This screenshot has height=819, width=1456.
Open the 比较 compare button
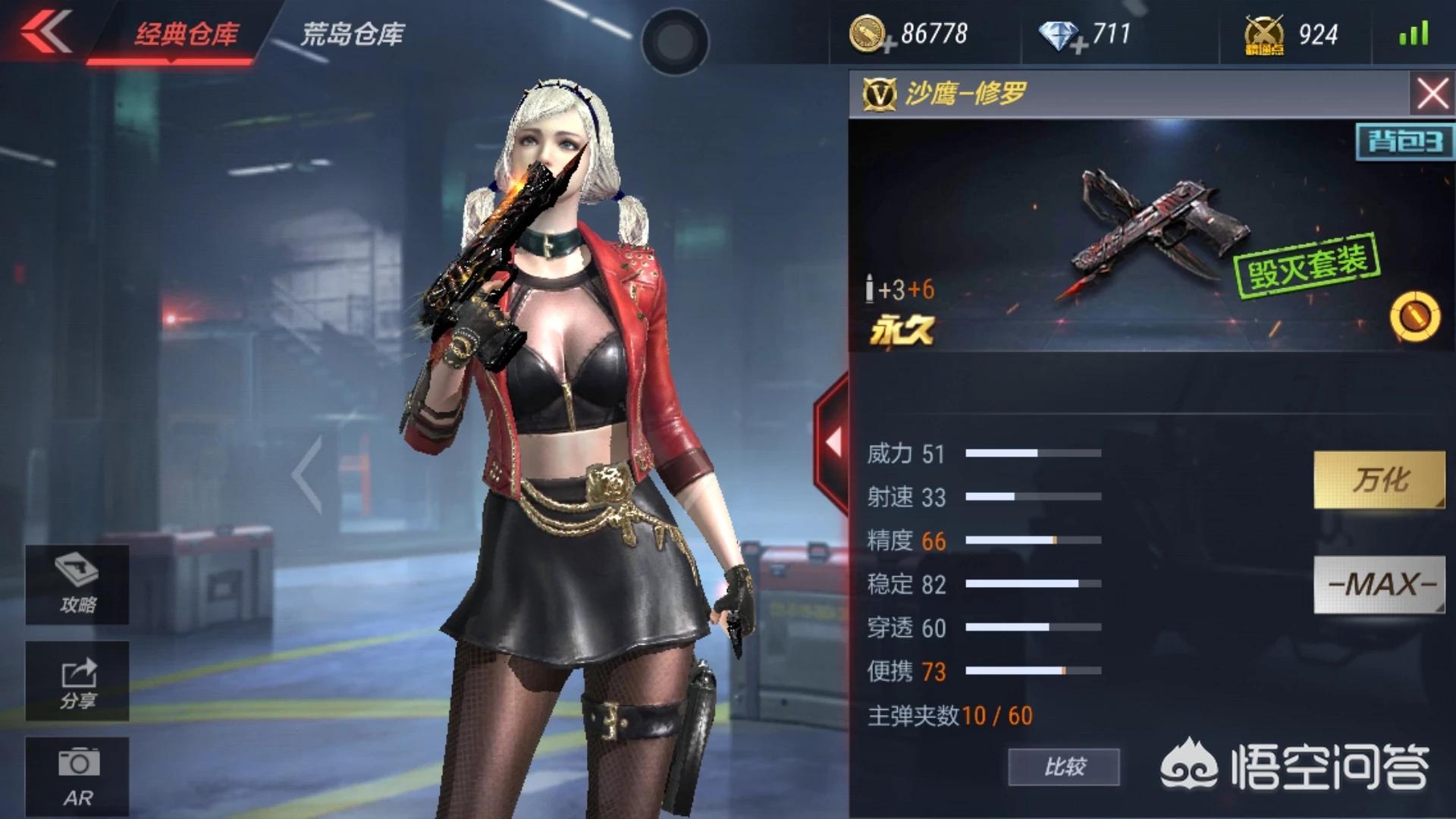pos(1063,767)
